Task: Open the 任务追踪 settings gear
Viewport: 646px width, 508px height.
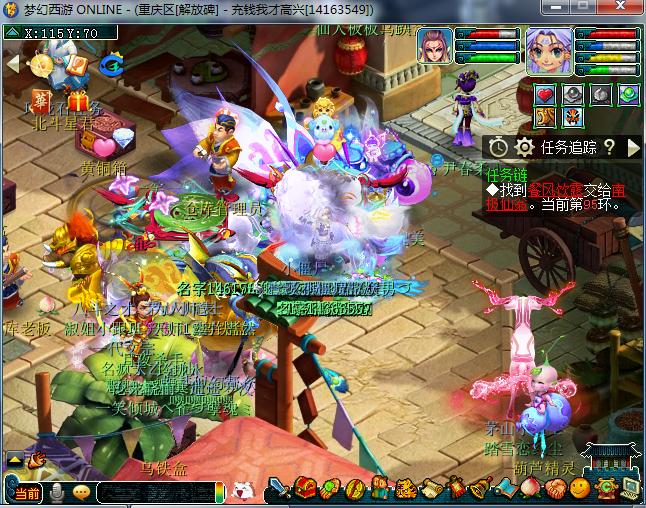Action: point(524,147)
